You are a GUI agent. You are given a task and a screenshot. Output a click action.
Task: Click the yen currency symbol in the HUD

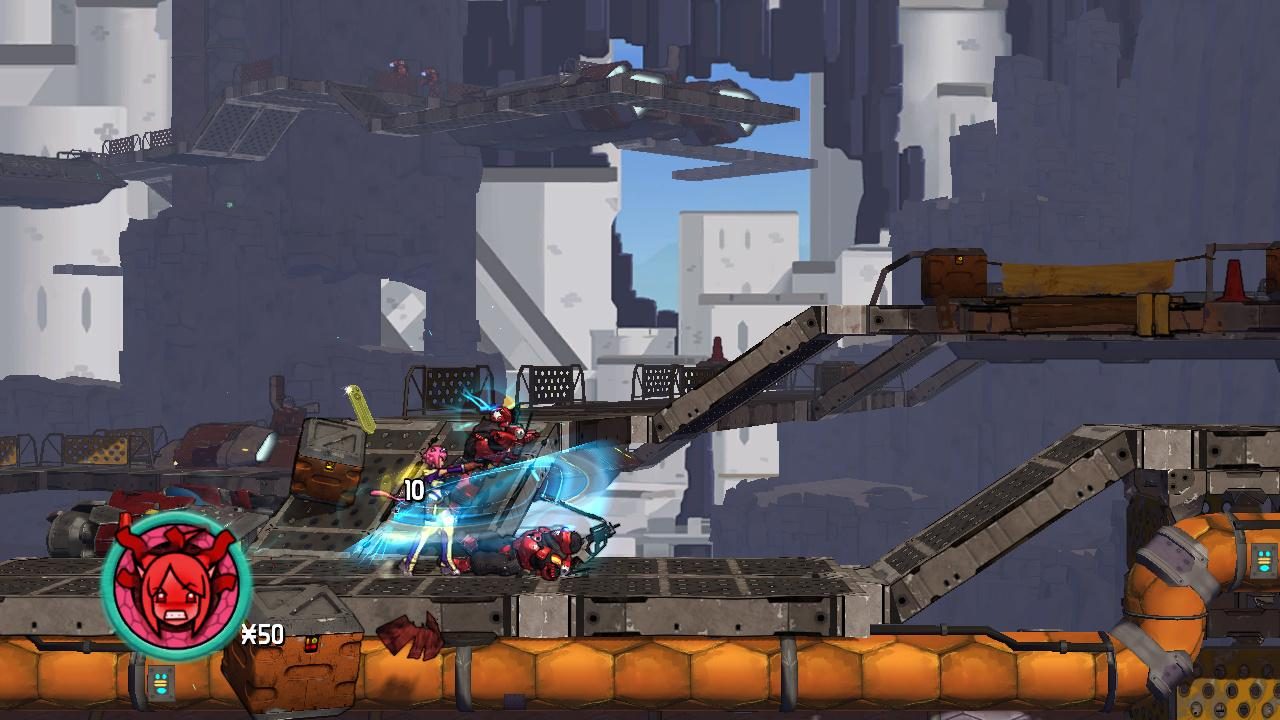[x=250, y=633]
